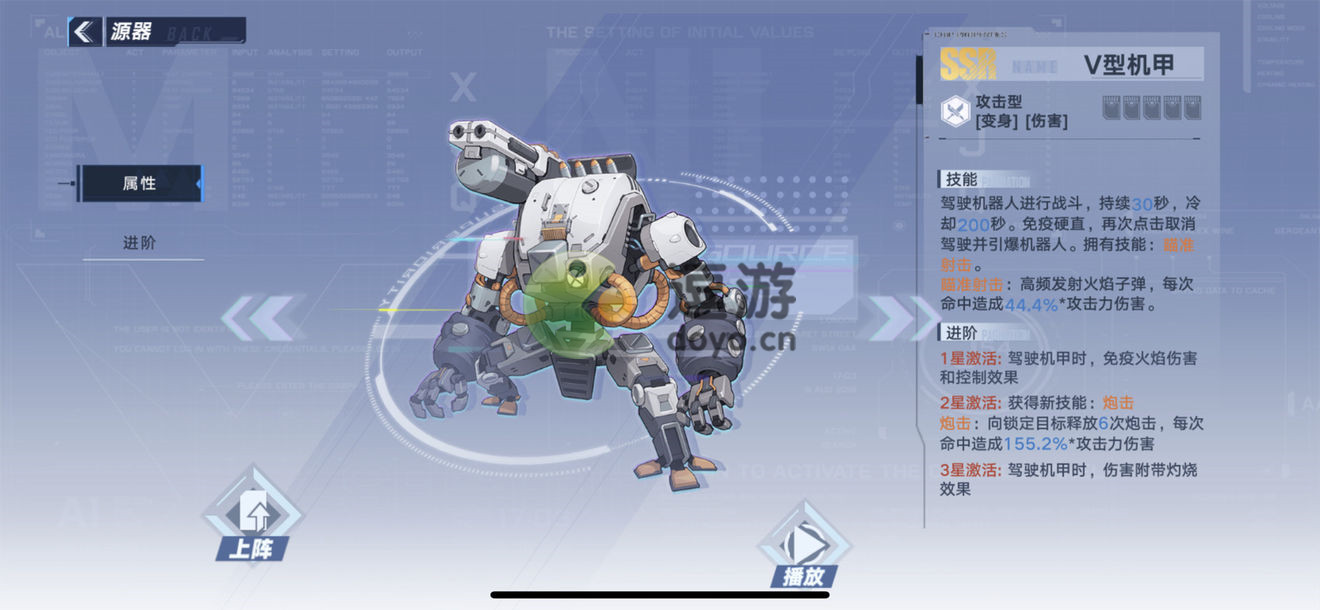Go back using the top-left arrow

click(x=86, y=32)
